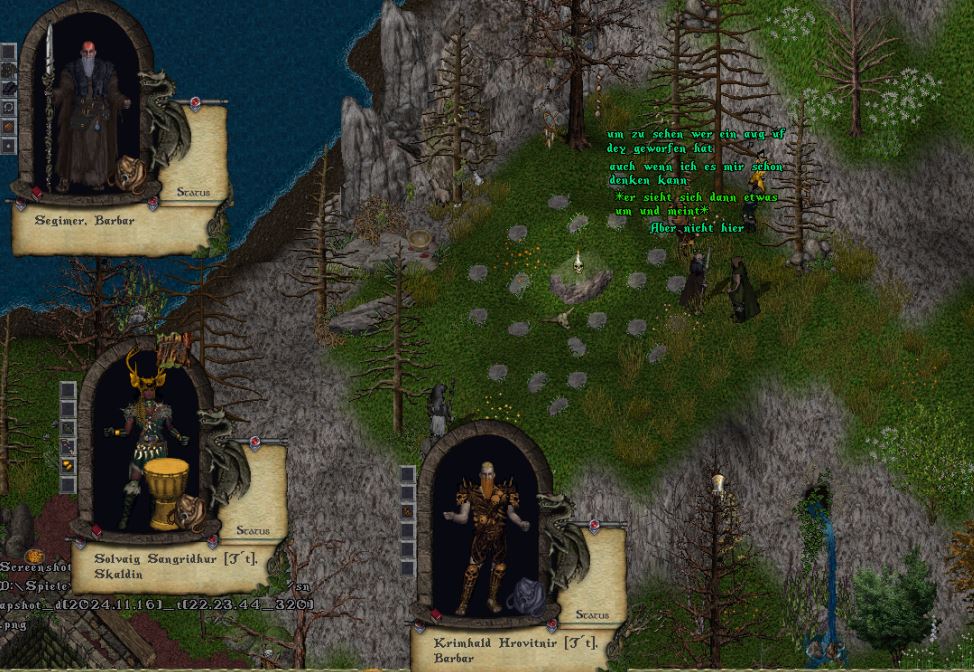Viewport: 974px width, 672px height.
Task: Open Segimer's Status button
Action: (194, 191)
